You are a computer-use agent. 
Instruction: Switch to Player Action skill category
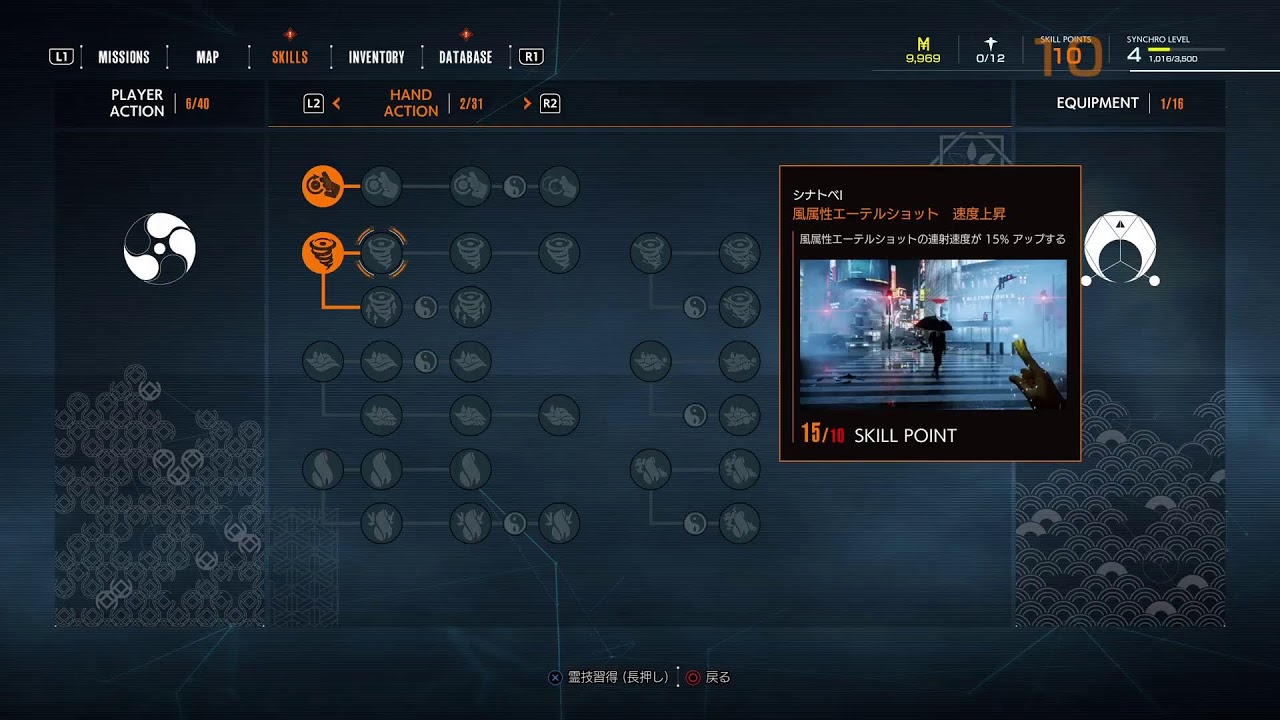pos(137,103)
